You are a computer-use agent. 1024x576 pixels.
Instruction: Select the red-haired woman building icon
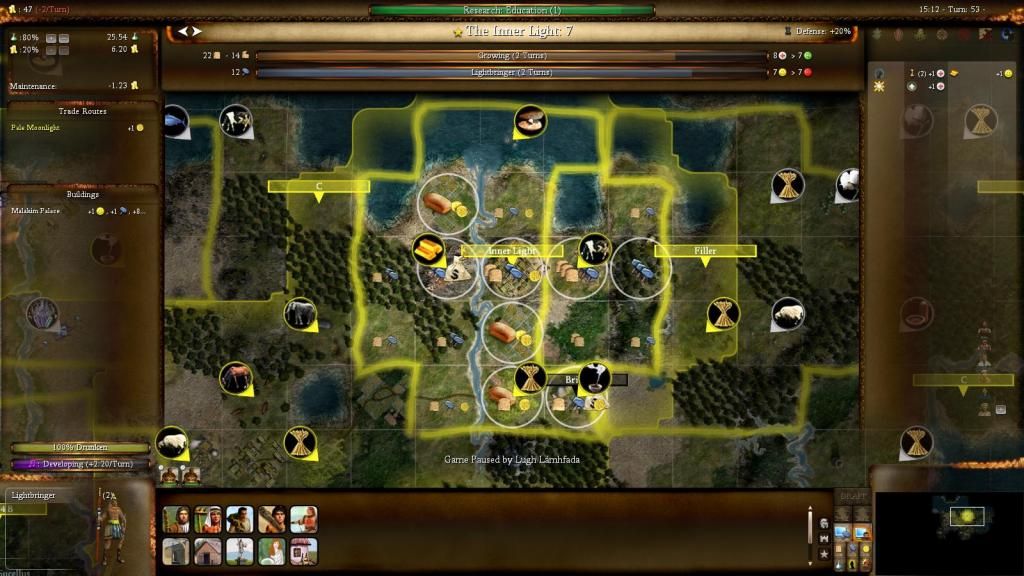point(272,551)
